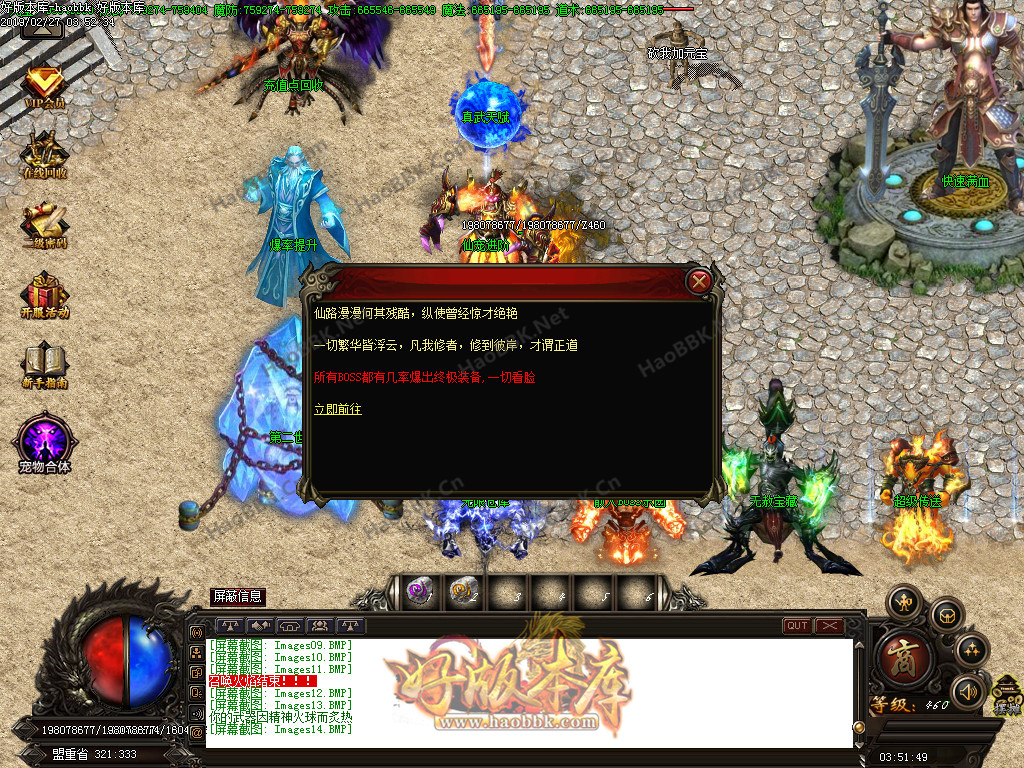The width and height of the screenshot is (1024, 768).
Task: Choose the 立即前往 dialogue option
Action: point(338,409)
